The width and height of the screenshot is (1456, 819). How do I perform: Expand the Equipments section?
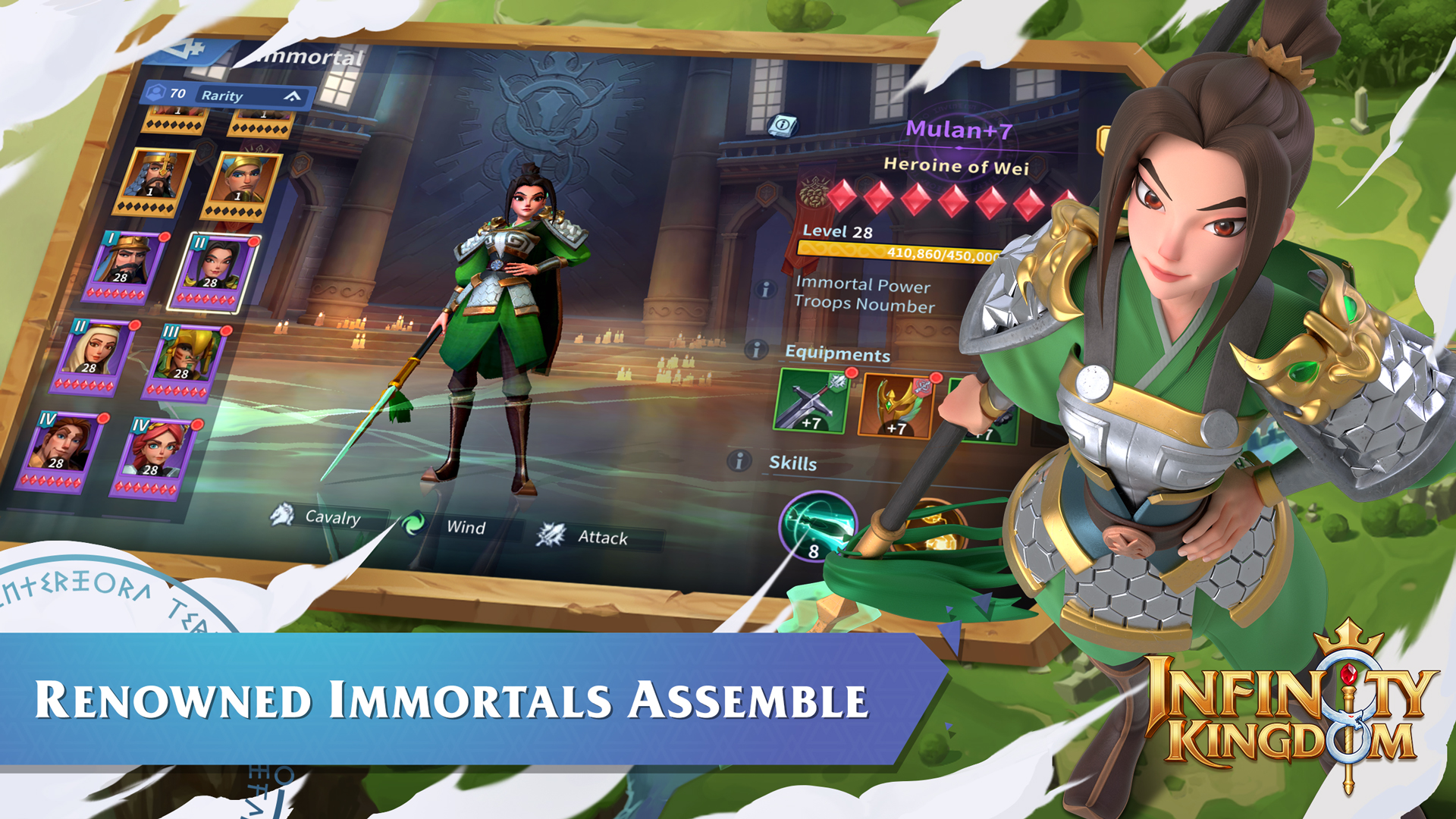click(x=838, y=354)
